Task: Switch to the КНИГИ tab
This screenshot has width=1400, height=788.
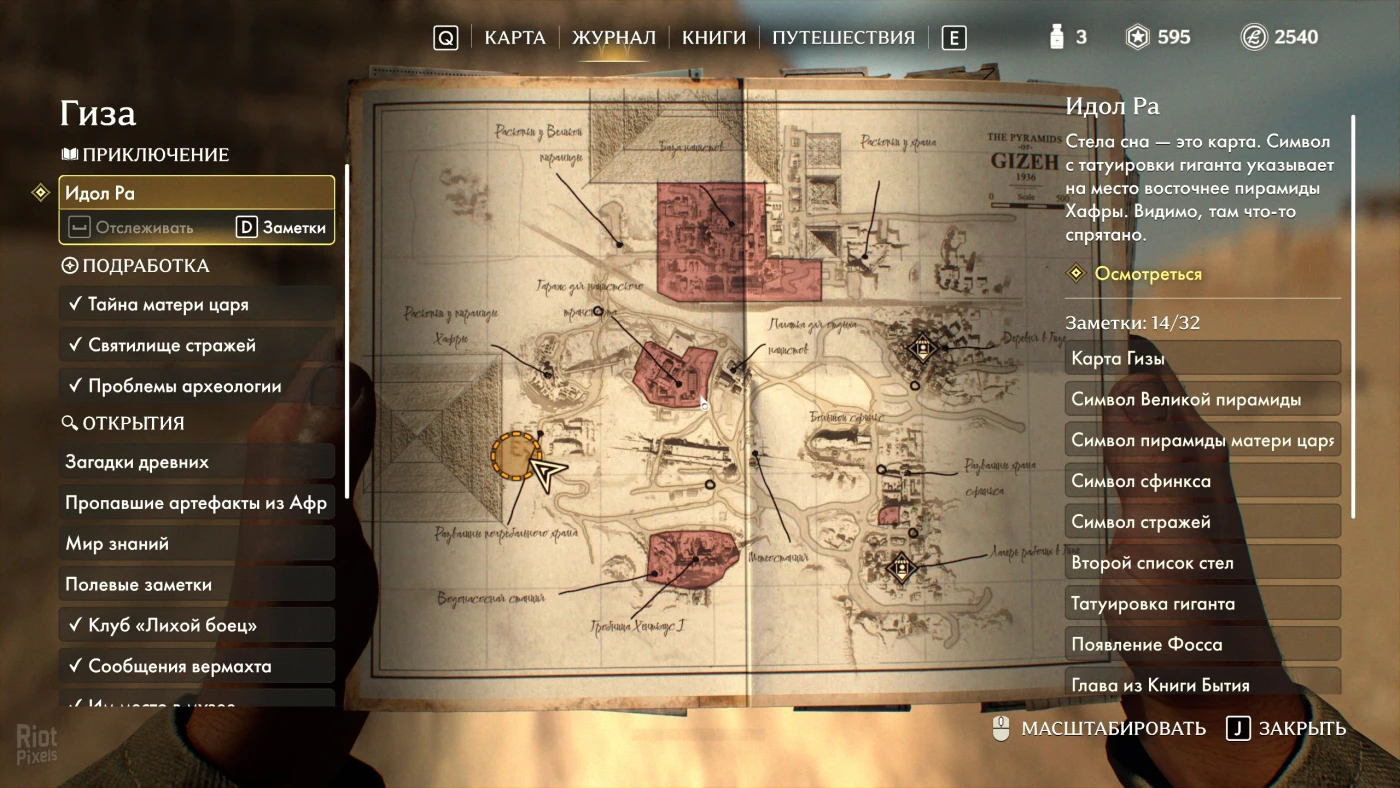Action: tap(714, 38)
